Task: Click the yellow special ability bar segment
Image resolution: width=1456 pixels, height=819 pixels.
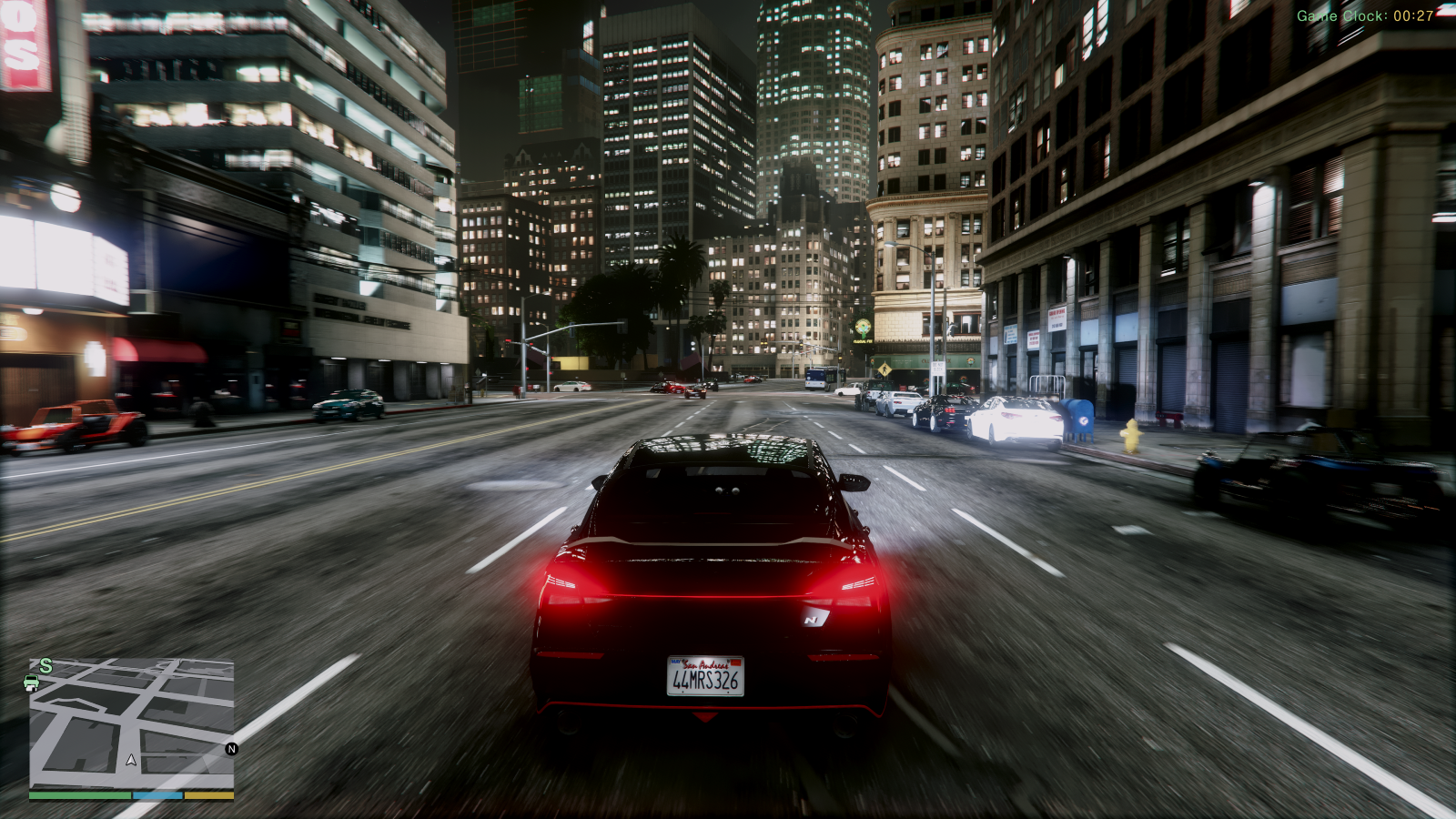Action: pyautogui.click(x=209, y=794)
